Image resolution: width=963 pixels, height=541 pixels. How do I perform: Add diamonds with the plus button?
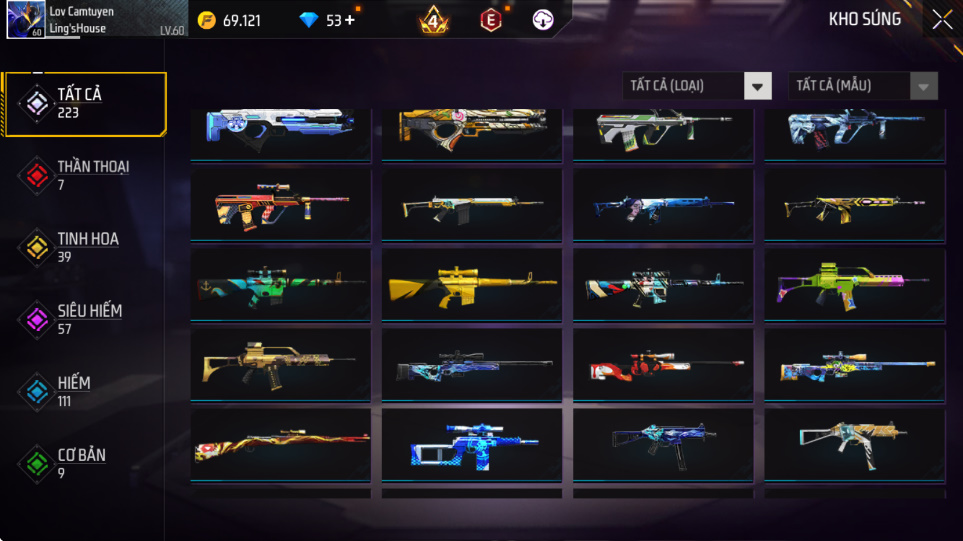click(x=349, y=20)
